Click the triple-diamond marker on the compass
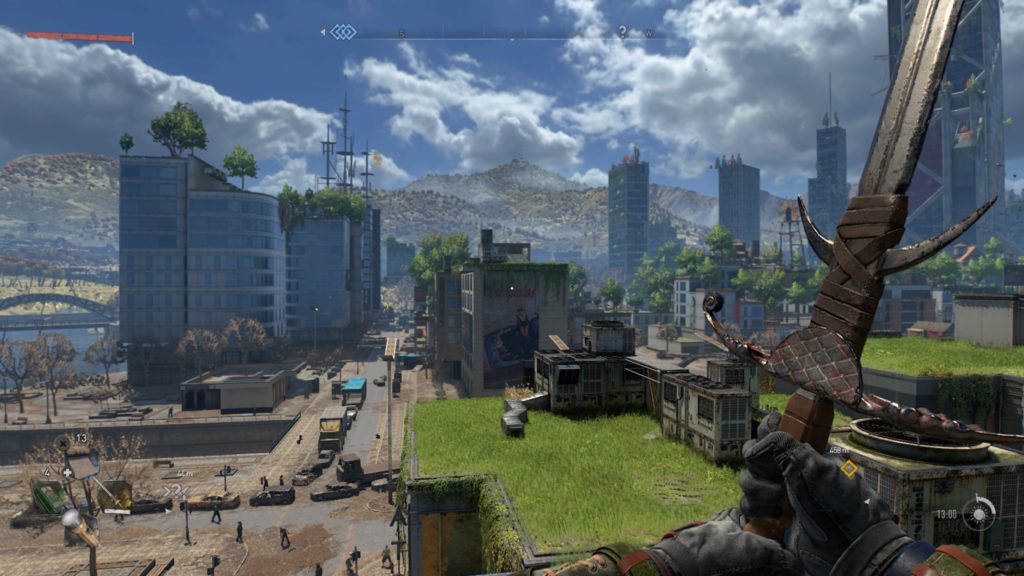Viewport: 1024px width, 576px height. [343, 32]
